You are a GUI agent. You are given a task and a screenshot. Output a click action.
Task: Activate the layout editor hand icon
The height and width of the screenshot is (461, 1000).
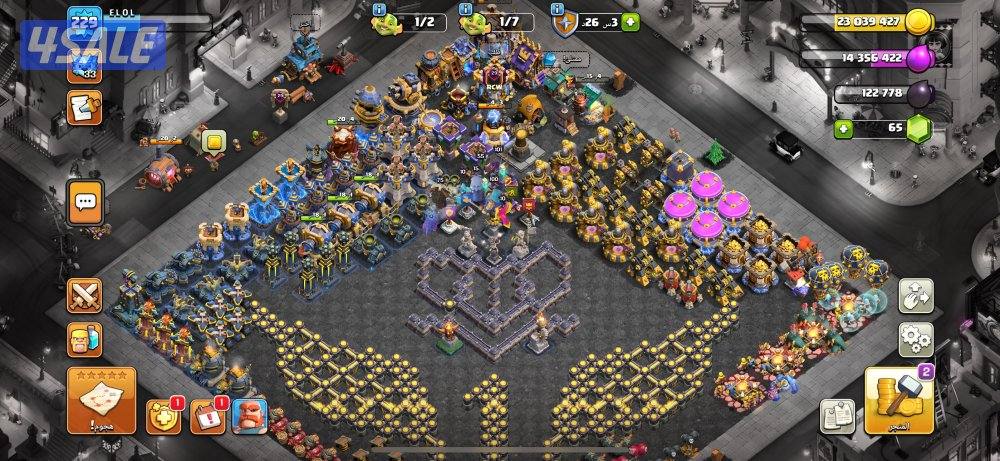pyautogui.click(x=915, y=295)
